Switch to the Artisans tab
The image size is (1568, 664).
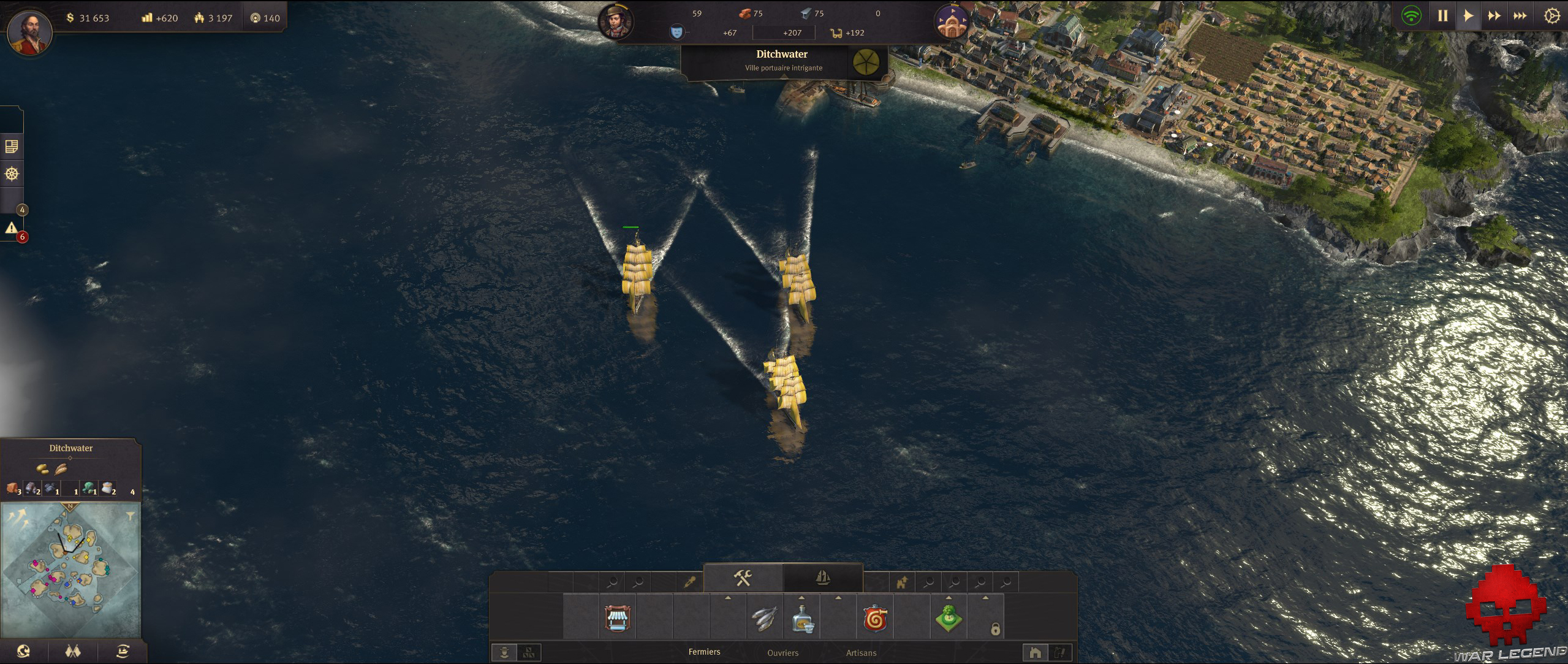click(x=862, y=654)
